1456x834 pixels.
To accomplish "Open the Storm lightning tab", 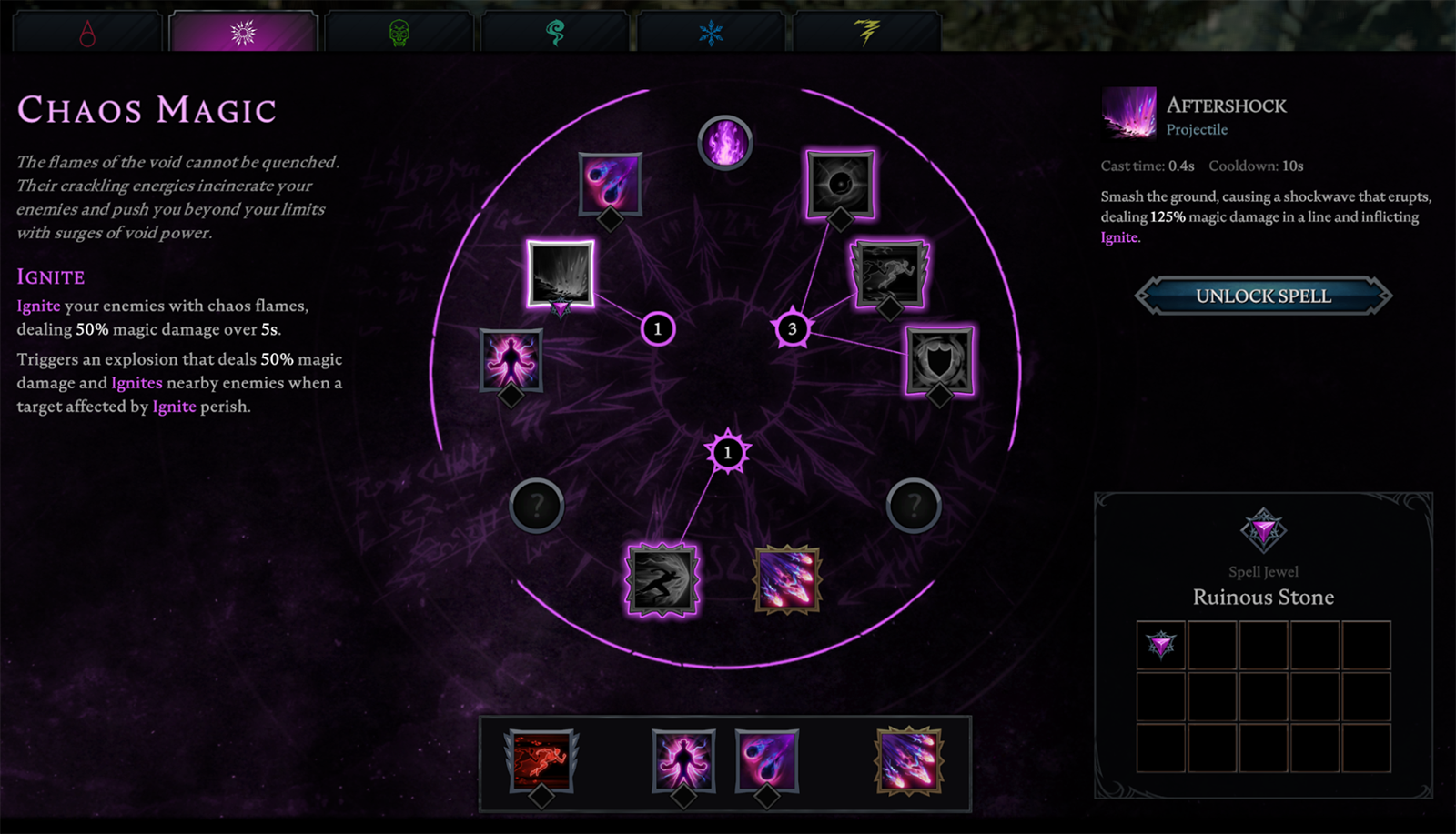I will point(867,34).
